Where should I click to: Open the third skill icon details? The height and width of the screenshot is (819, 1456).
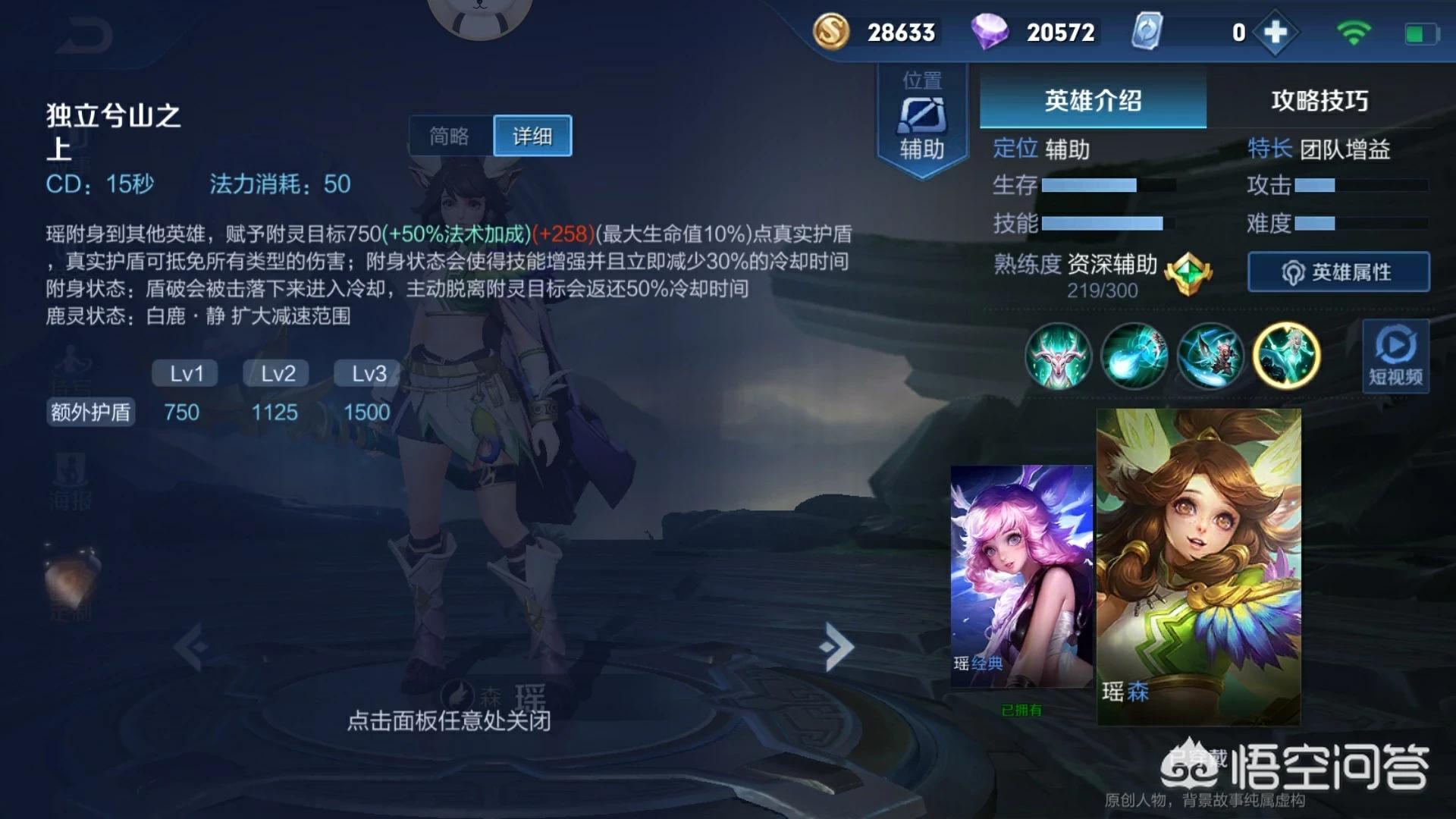(1211, 356)
